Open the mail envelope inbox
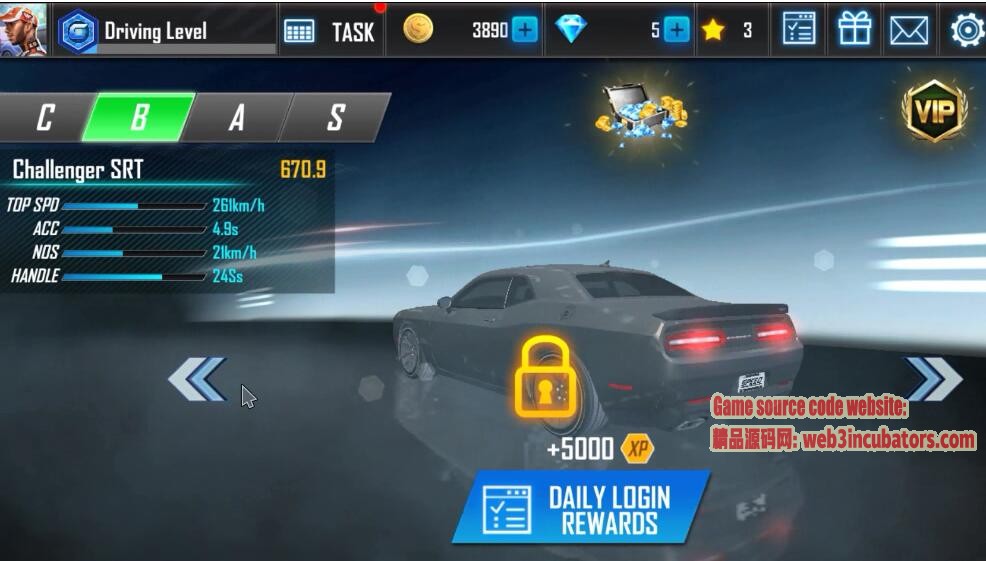This screenshot has width=986, height=561. pos(908,30)
